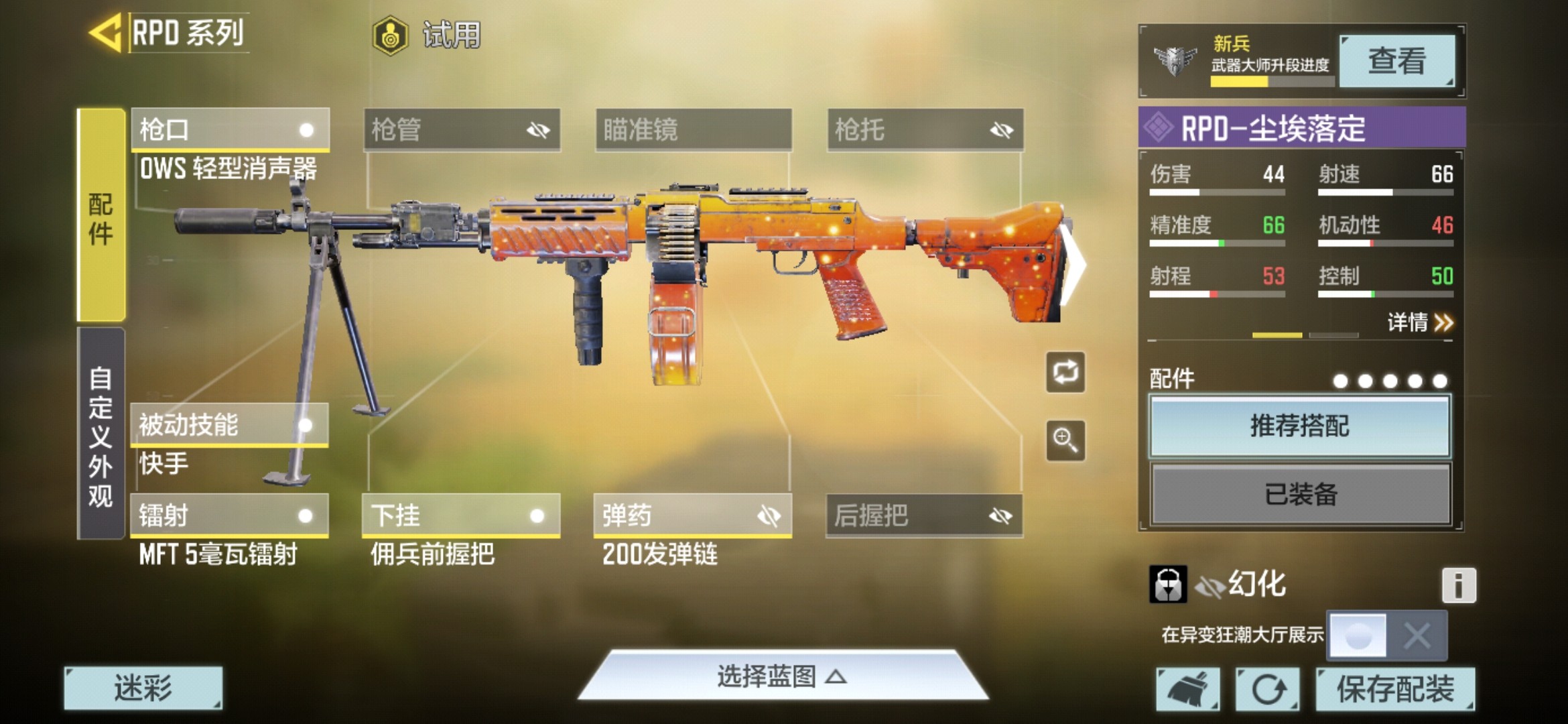Tap the 查看 button for weapon mastery
The height and width of the screenshot is (724, 1568).
coord(1396,61)
